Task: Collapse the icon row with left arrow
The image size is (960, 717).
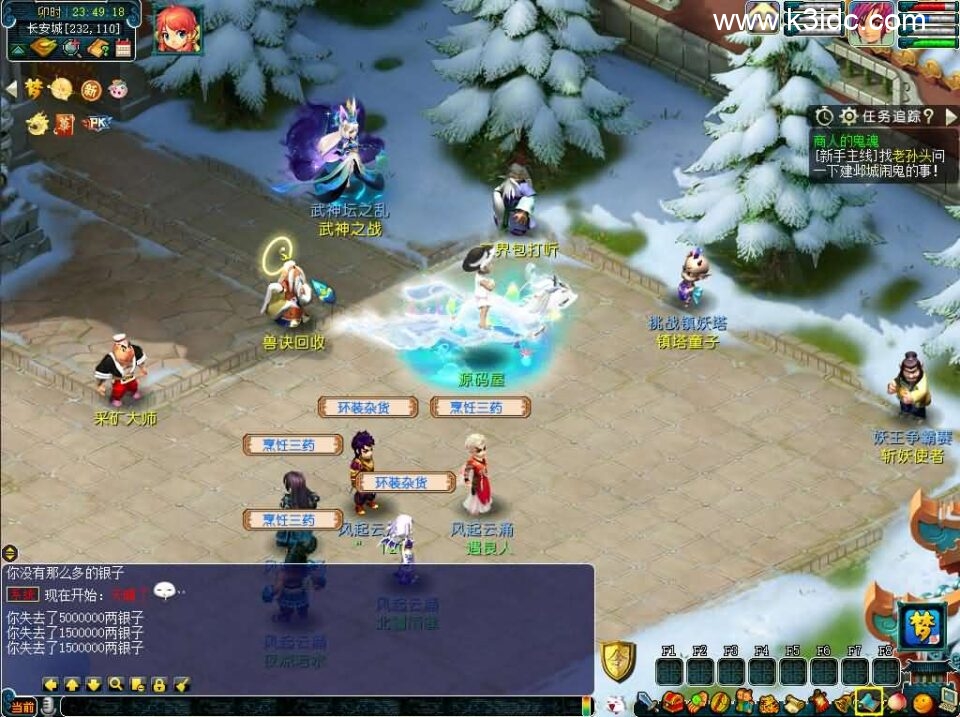Action: [11, 89]
